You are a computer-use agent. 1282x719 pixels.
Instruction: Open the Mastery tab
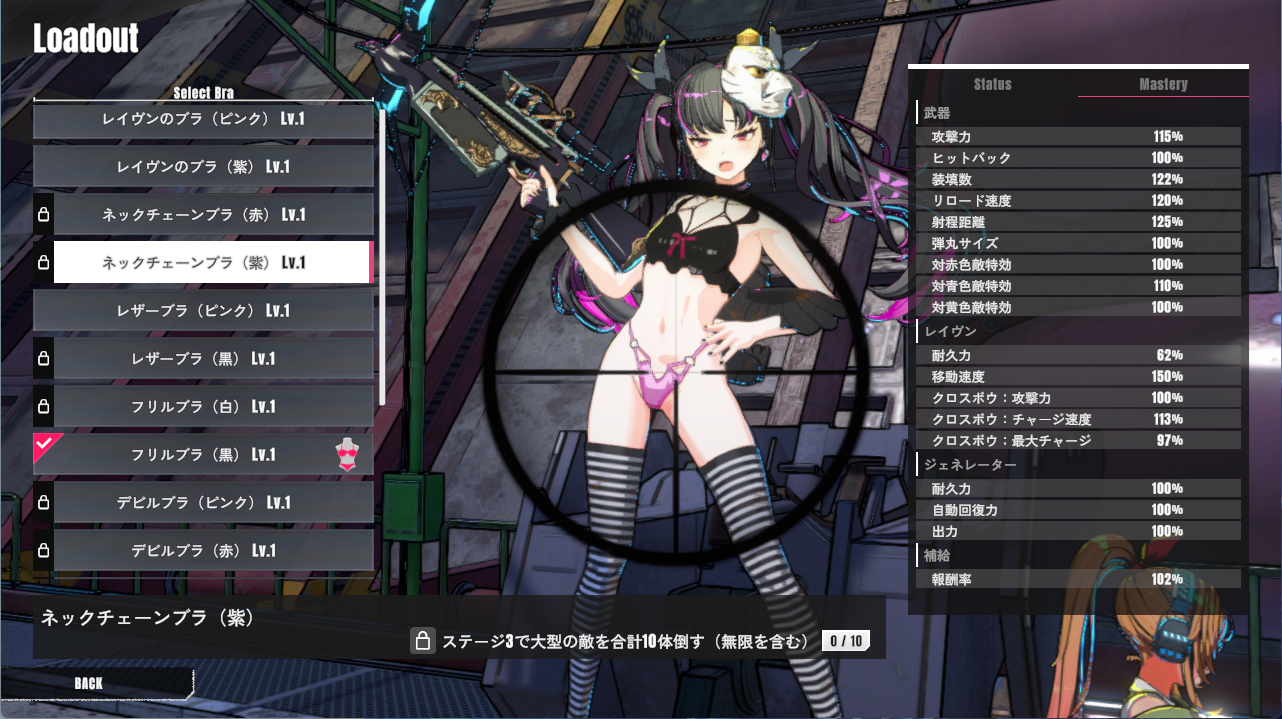[x=1163, y=84]
